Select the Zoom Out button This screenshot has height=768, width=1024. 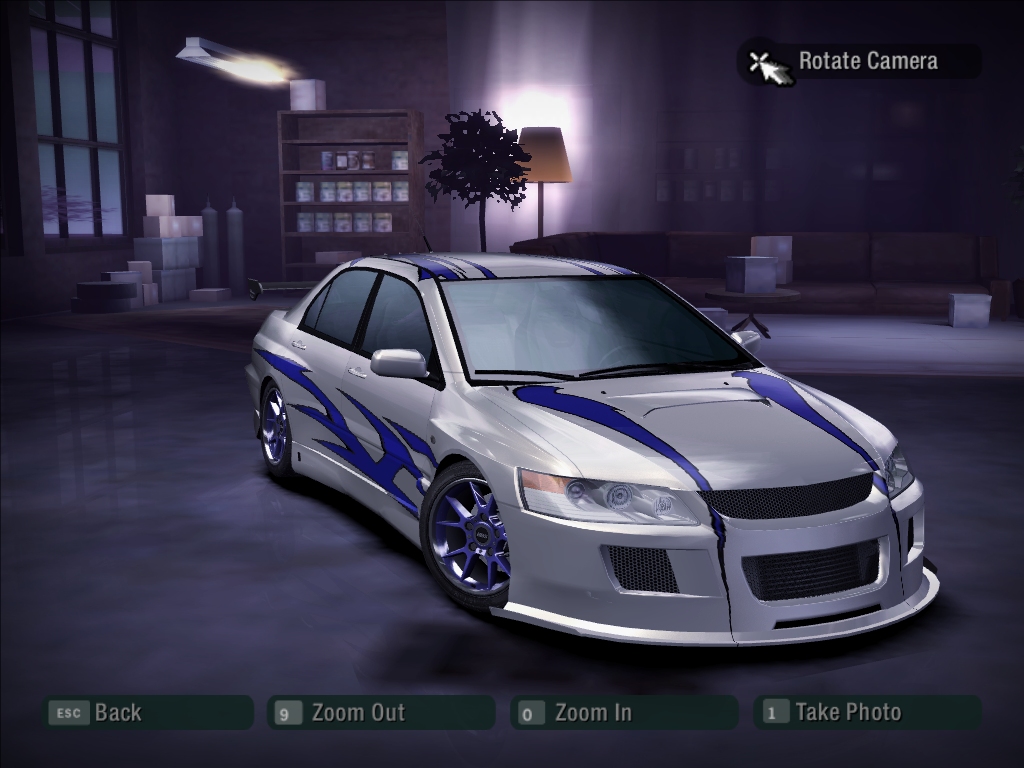coord(381,713)
